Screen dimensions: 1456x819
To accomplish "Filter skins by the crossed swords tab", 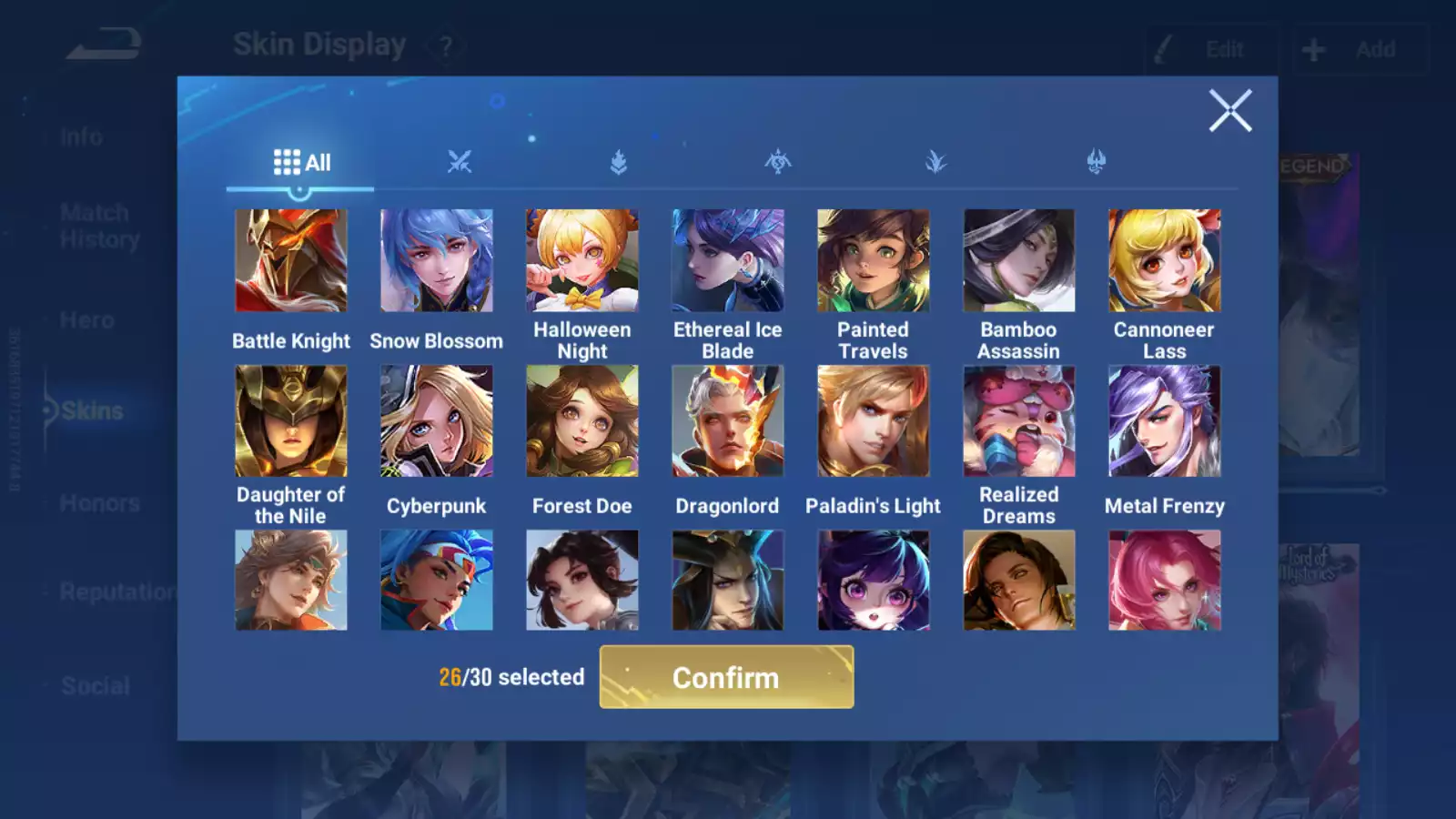I will (460, 163).
